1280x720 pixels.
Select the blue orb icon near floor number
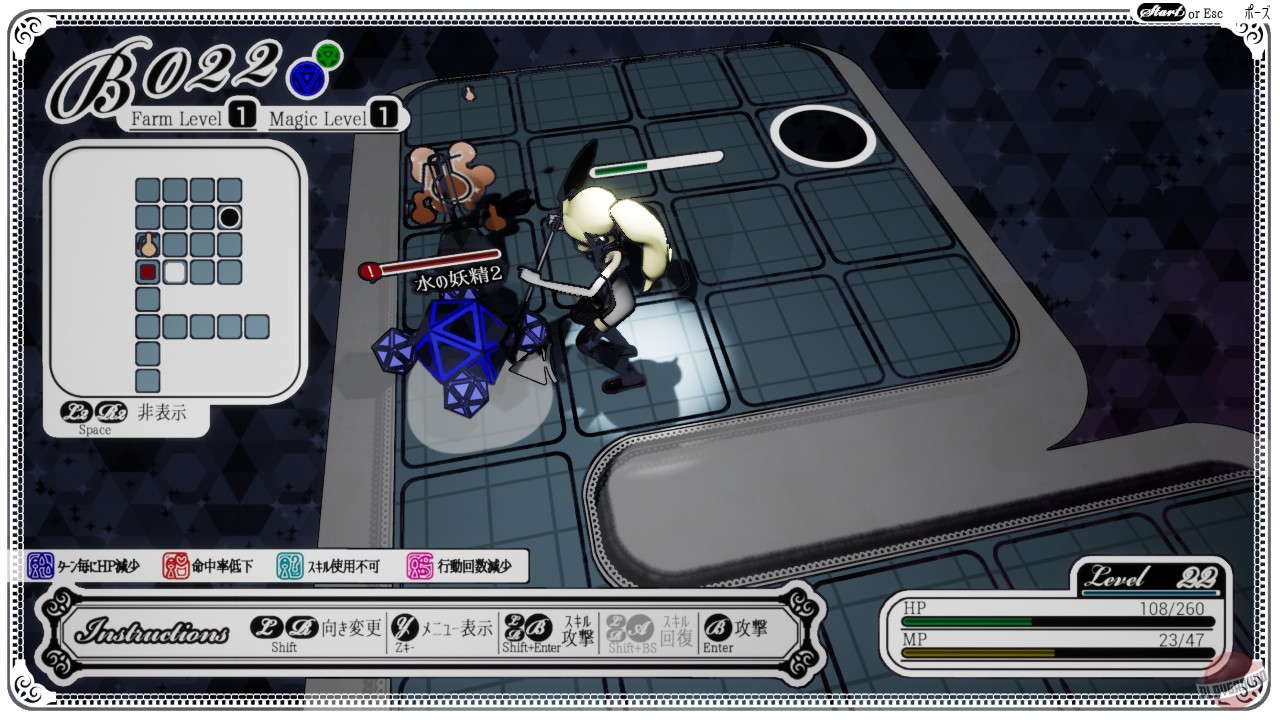308,77
